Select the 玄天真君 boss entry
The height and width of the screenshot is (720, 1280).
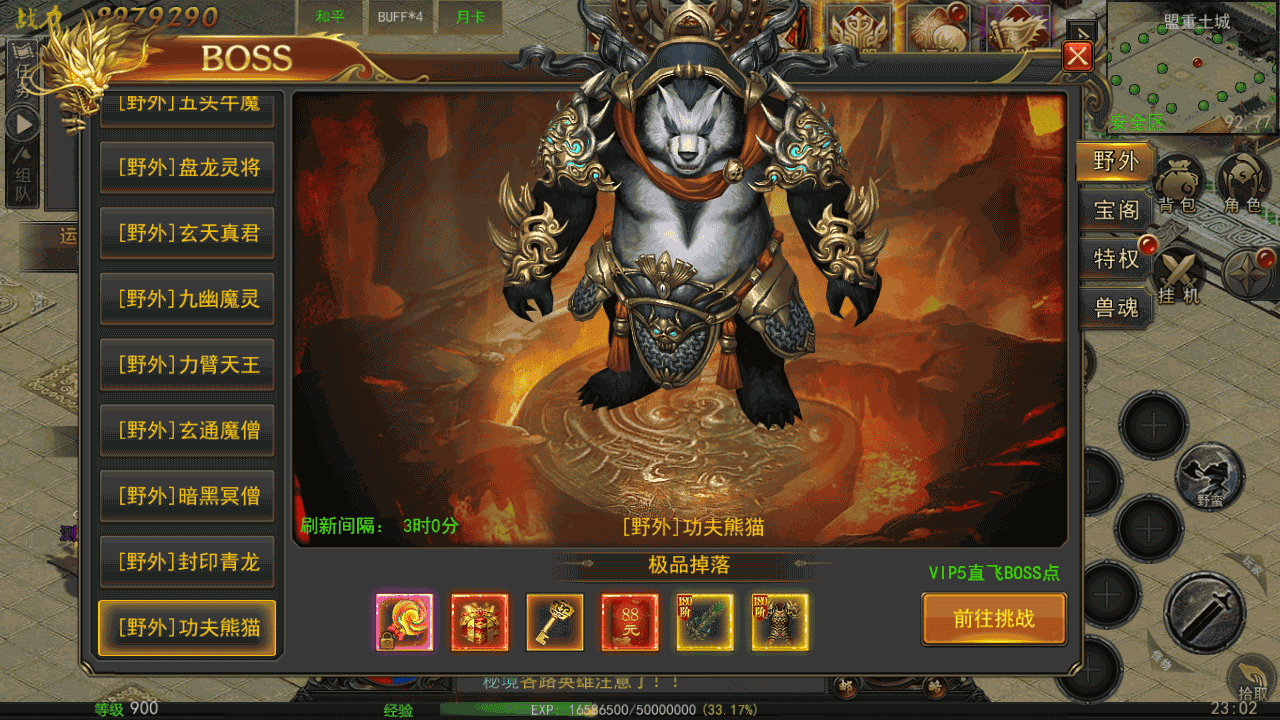point(187,233)
